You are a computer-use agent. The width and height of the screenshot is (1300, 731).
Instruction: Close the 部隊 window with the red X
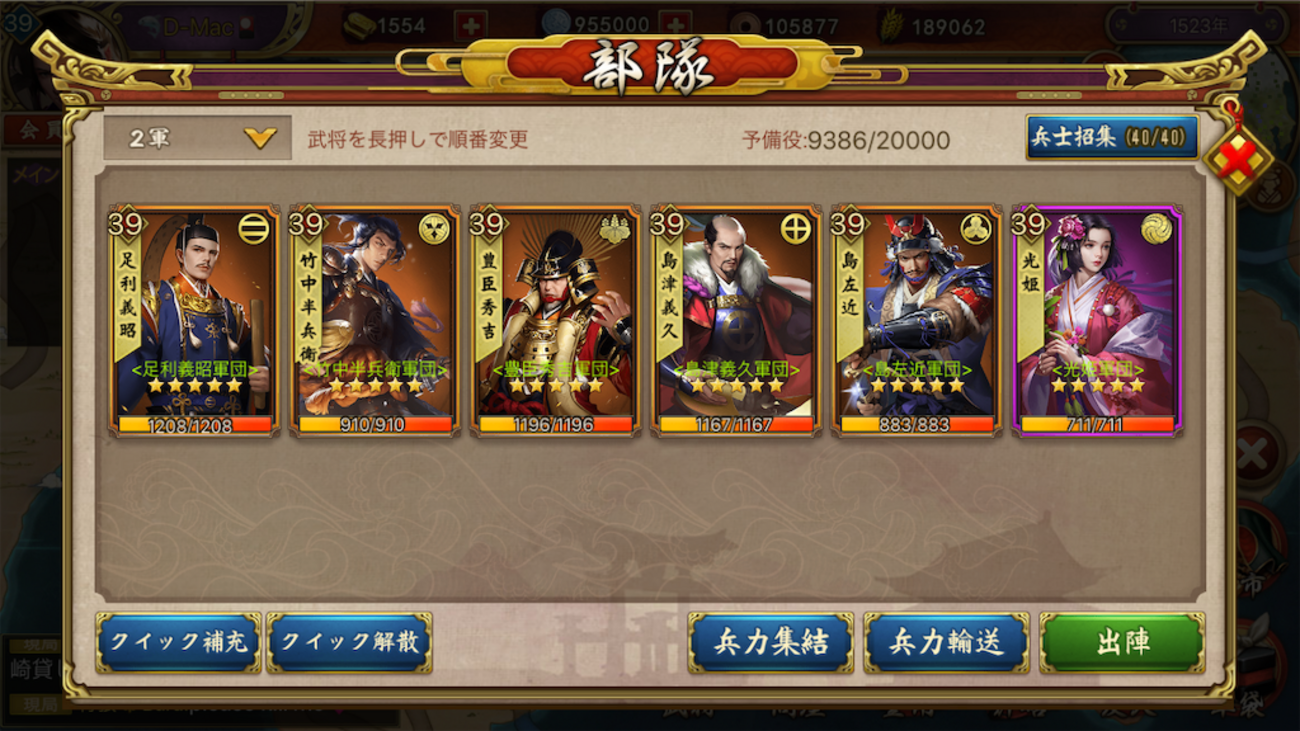coord(1238,160)
